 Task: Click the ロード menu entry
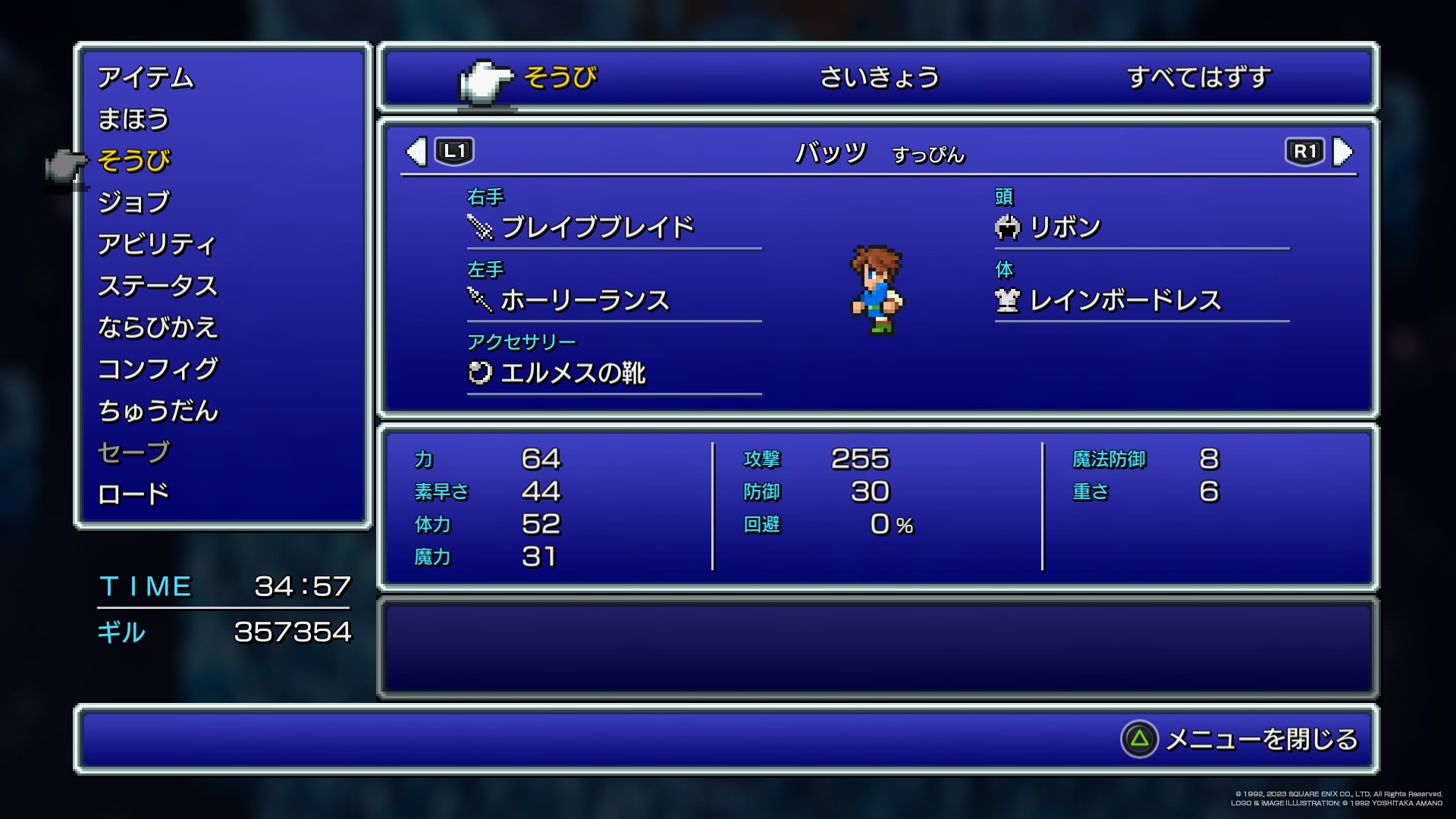[133, 494]
